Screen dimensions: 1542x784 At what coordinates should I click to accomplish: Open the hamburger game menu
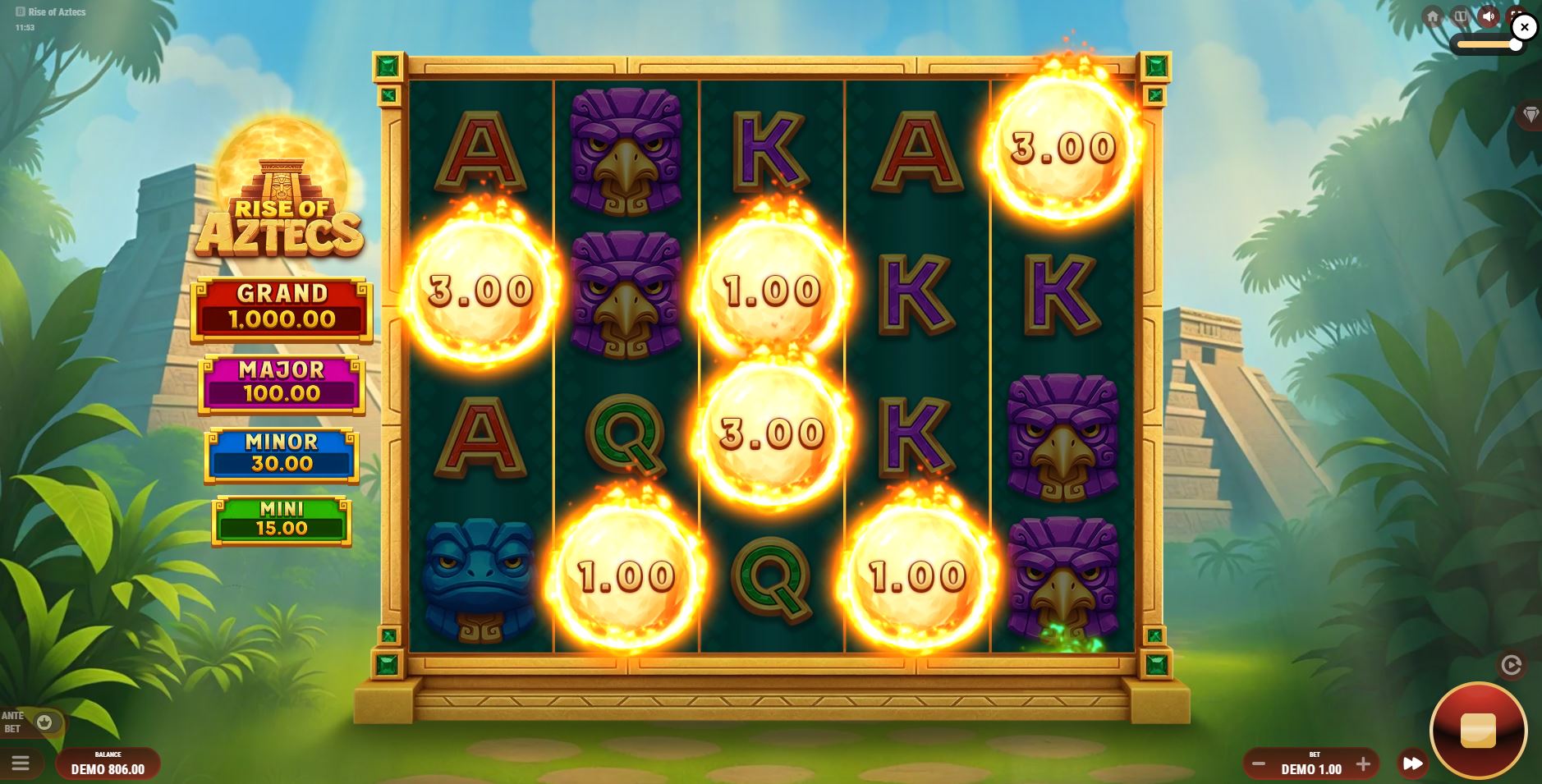(21, 763)
